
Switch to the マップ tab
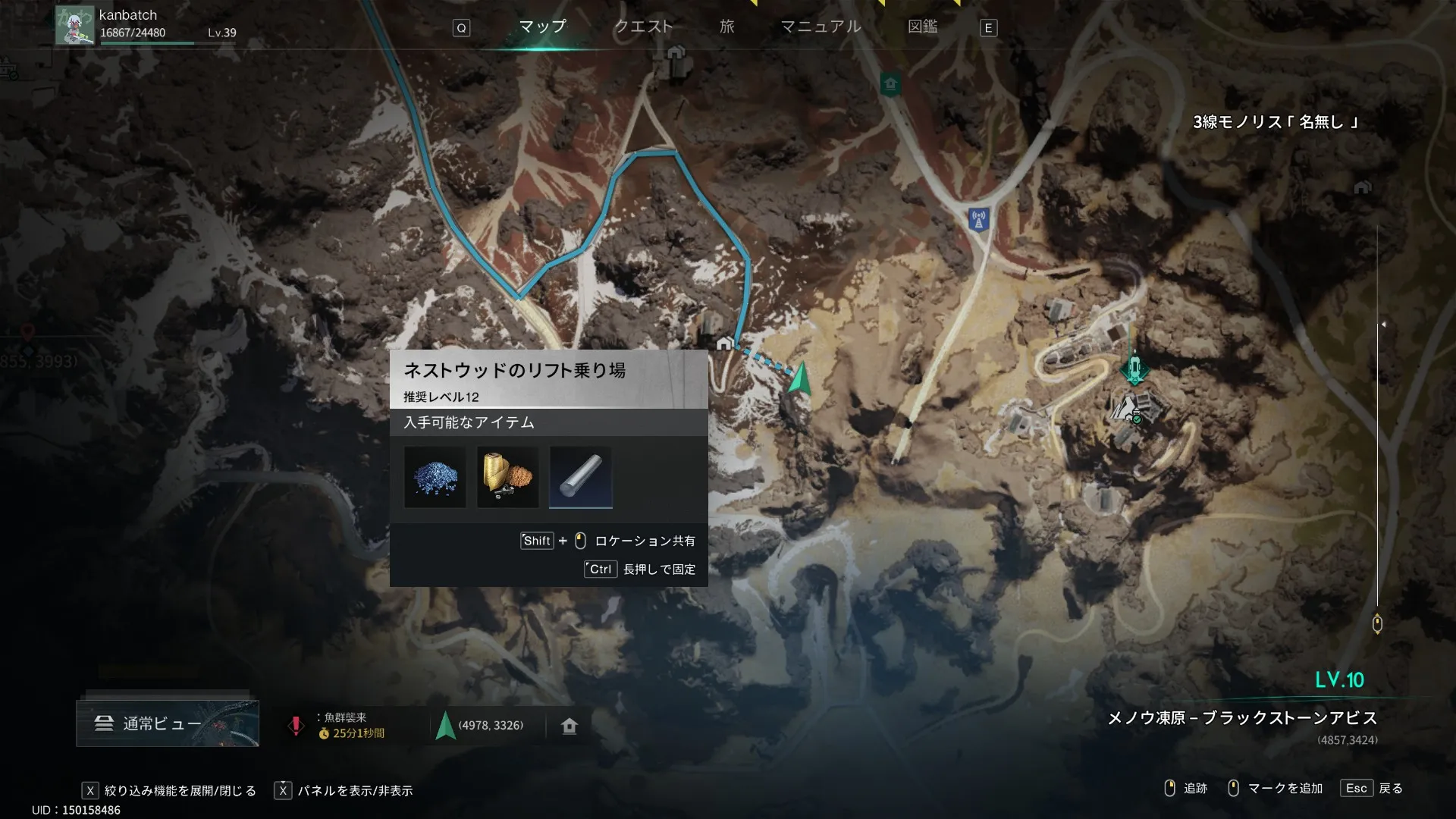click(x=542, y=27)
